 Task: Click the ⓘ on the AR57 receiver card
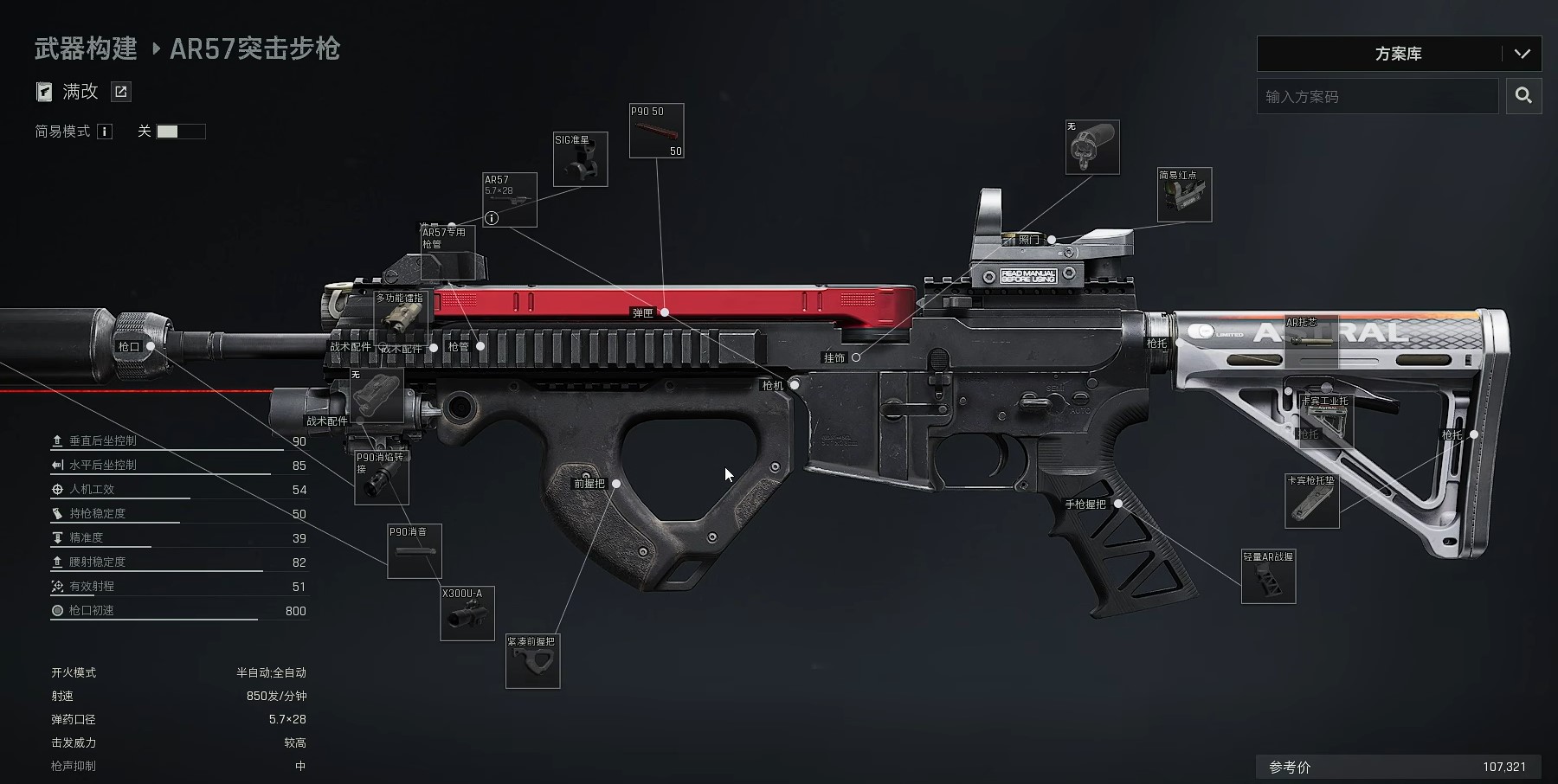492,218
